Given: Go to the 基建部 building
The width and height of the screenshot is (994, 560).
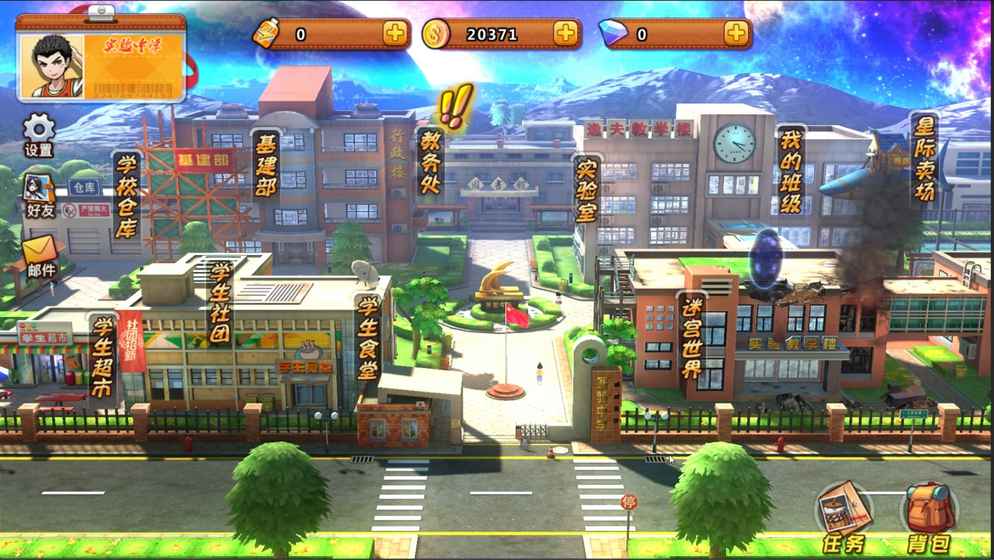Looking at the screenshot, I should click(265, 164).
